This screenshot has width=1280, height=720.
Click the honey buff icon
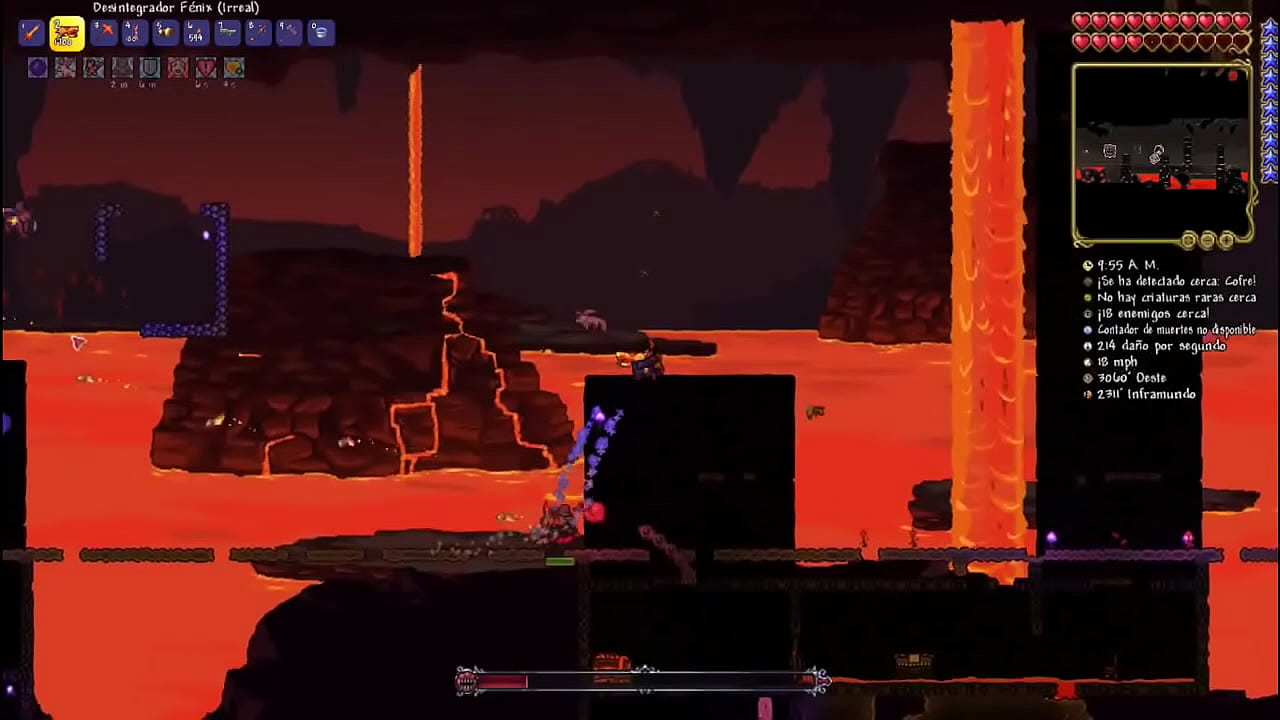point(234,68)
